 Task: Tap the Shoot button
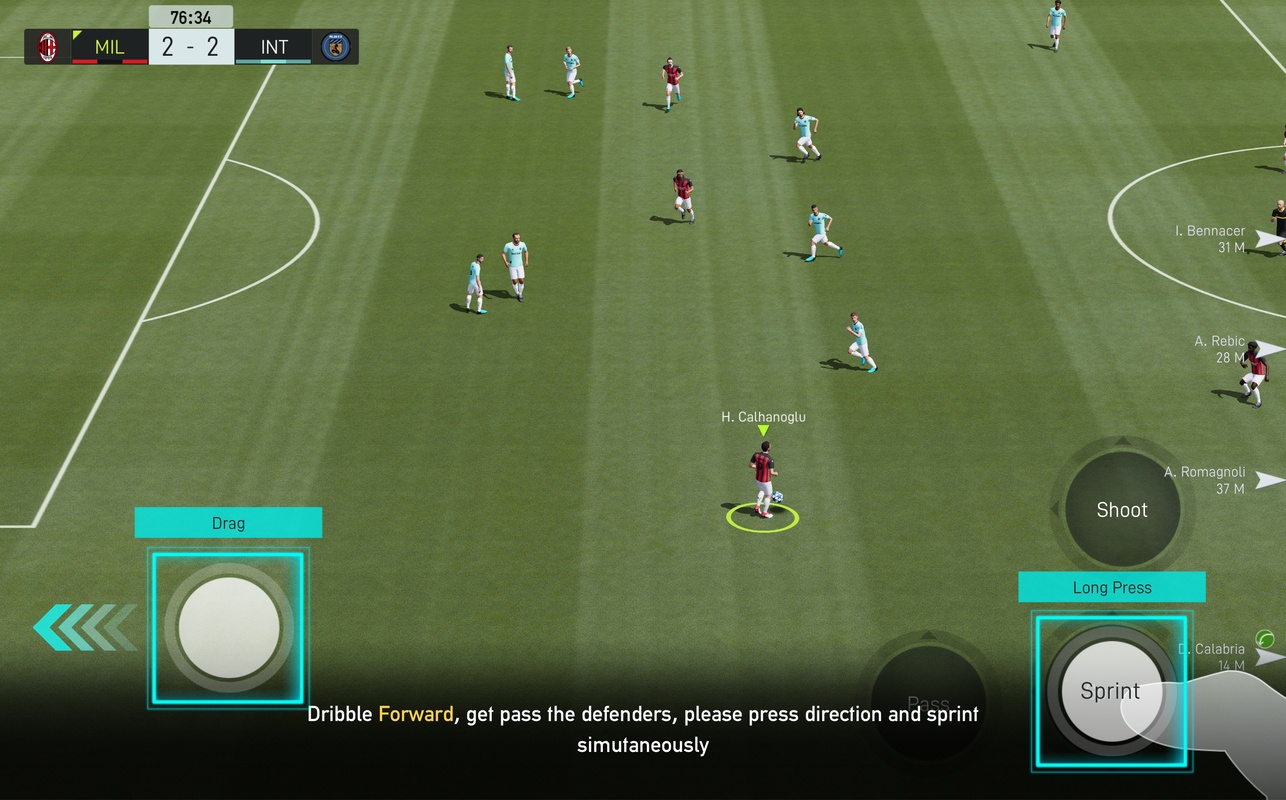pos(1122,510)
